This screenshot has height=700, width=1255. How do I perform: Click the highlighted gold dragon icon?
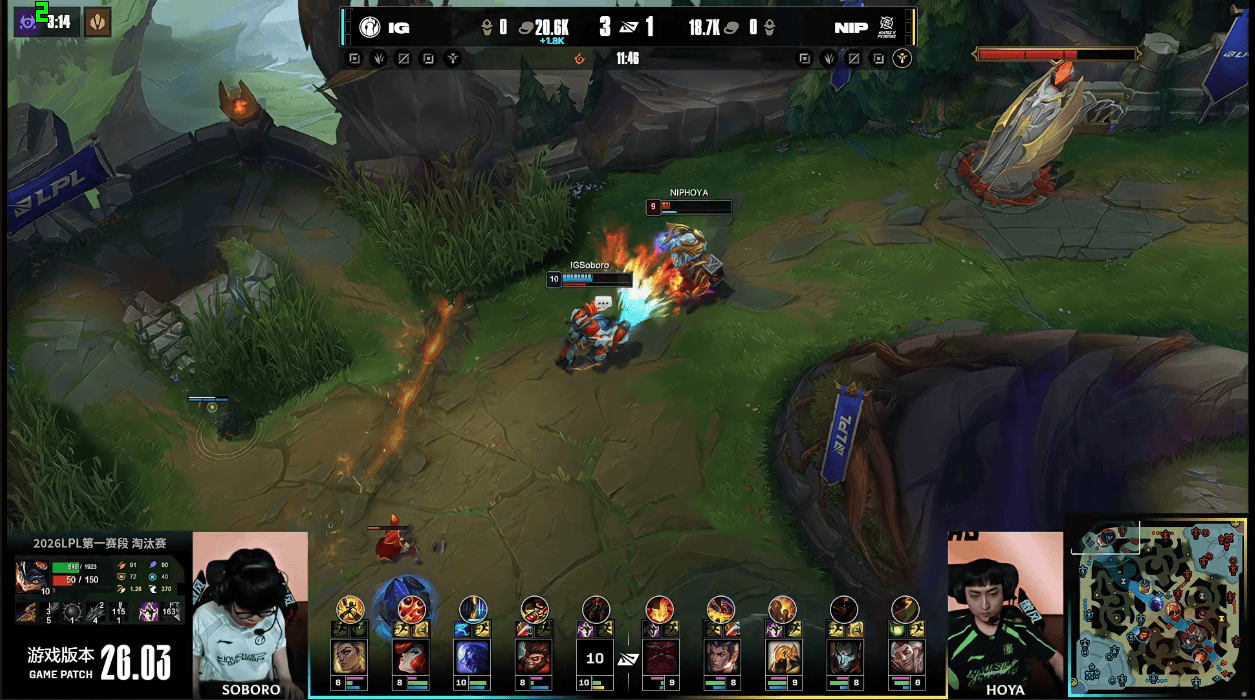(902, 58)
